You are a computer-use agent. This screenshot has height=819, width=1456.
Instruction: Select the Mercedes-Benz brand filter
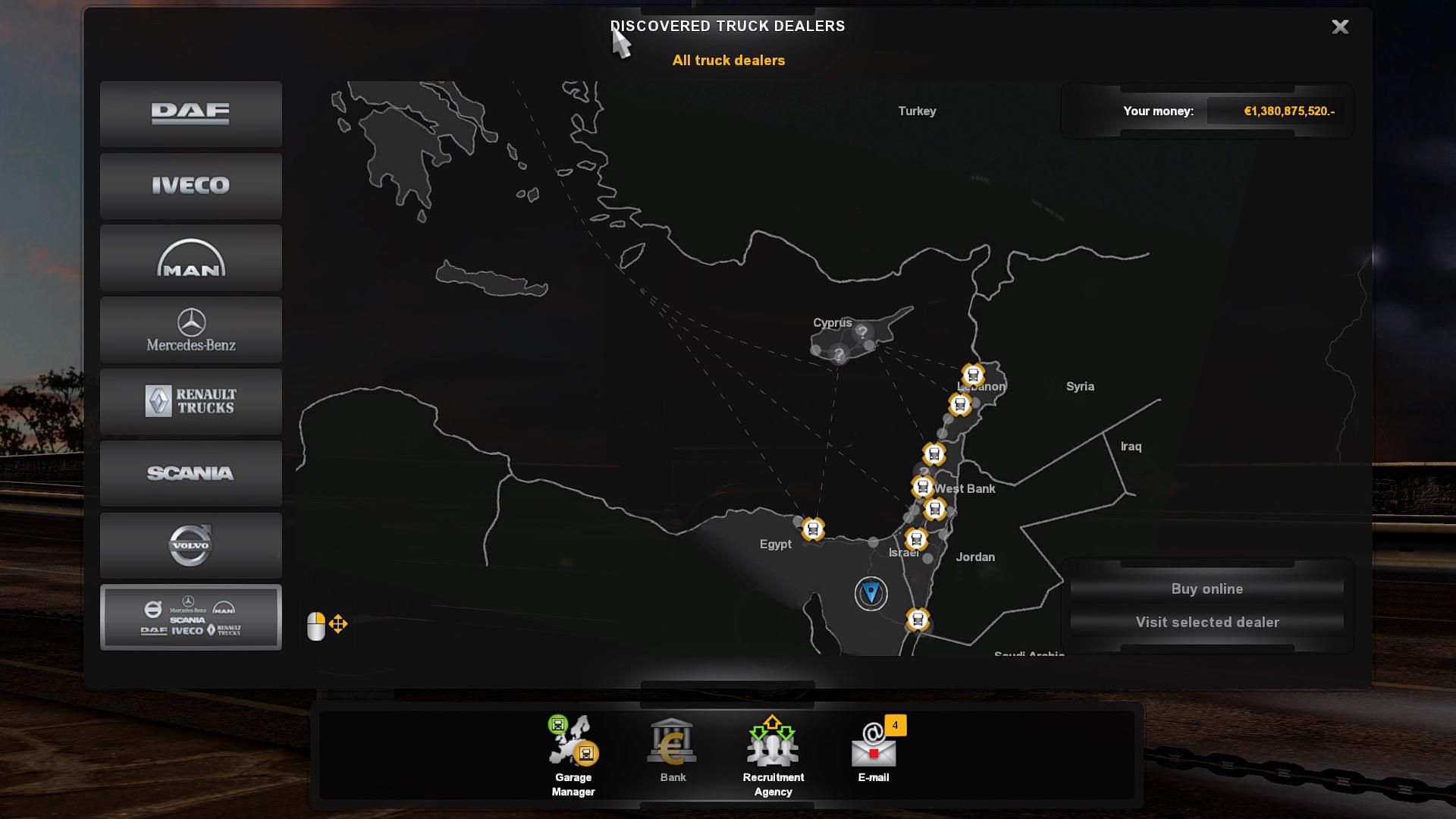[x=190, y=329]
